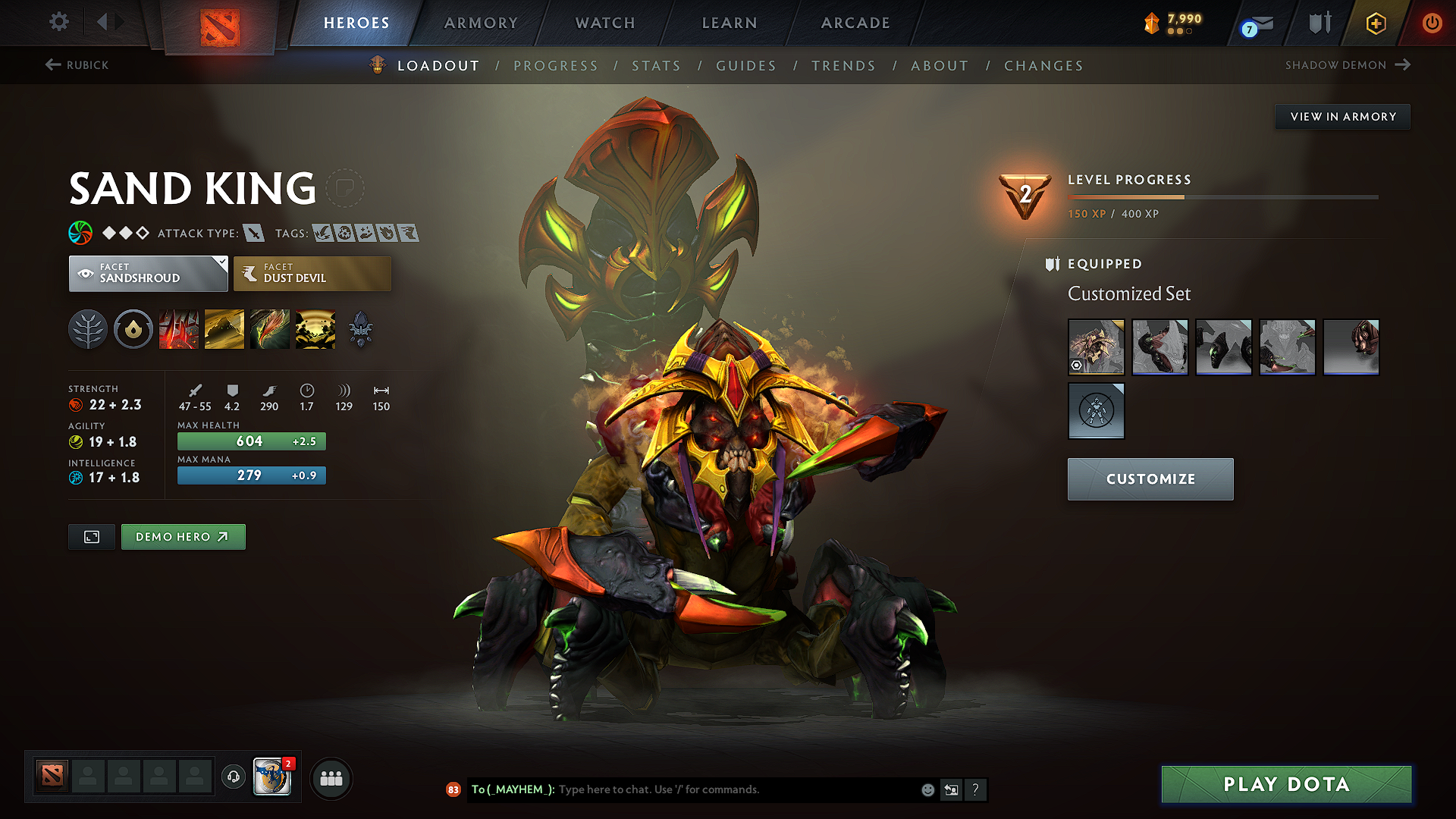Open the GUIDES section

point(745,66)
